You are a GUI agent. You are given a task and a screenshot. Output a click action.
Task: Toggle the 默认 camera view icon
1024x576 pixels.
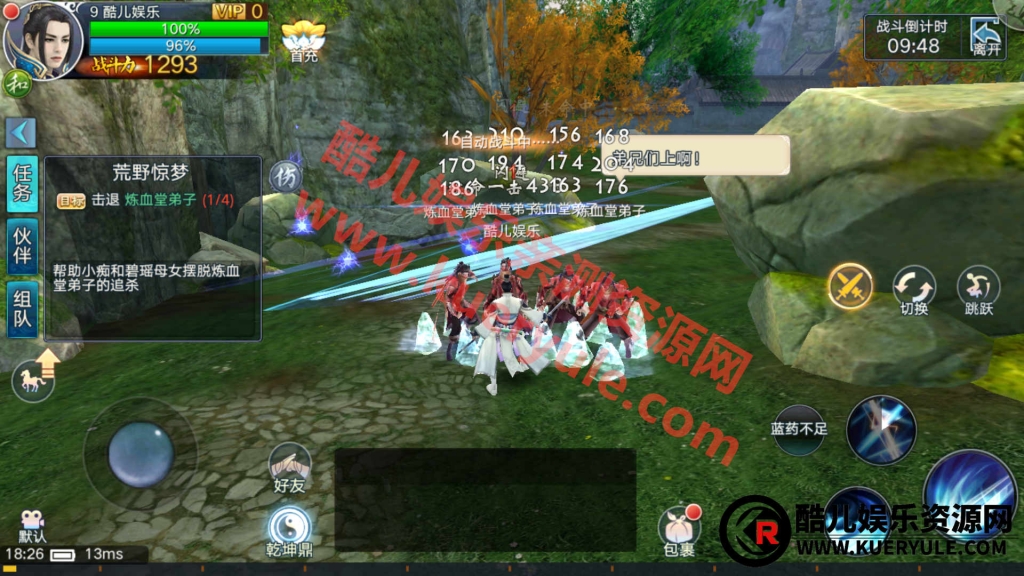32,526
